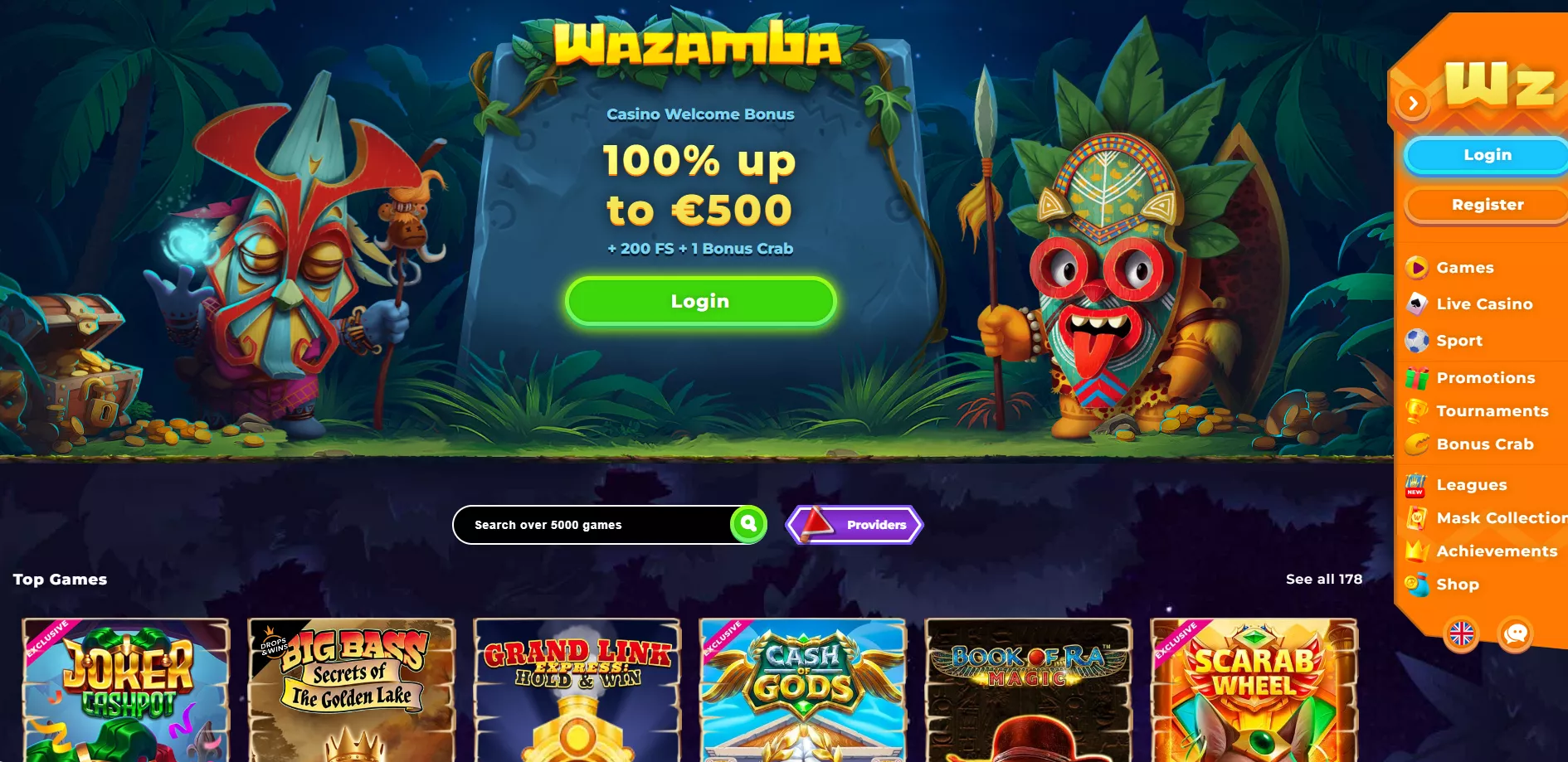Open Tournaments via the trophy icon
The height and width of the screenshot is (762, 1568).
click(x=1416, y=410)
